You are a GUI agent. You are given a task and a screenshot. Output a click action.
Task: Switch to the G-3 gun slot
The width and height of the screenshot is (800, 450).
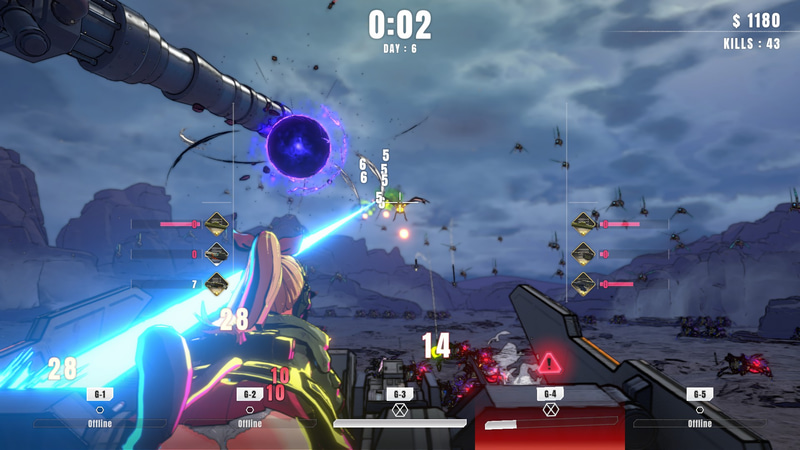pos(400,408)
